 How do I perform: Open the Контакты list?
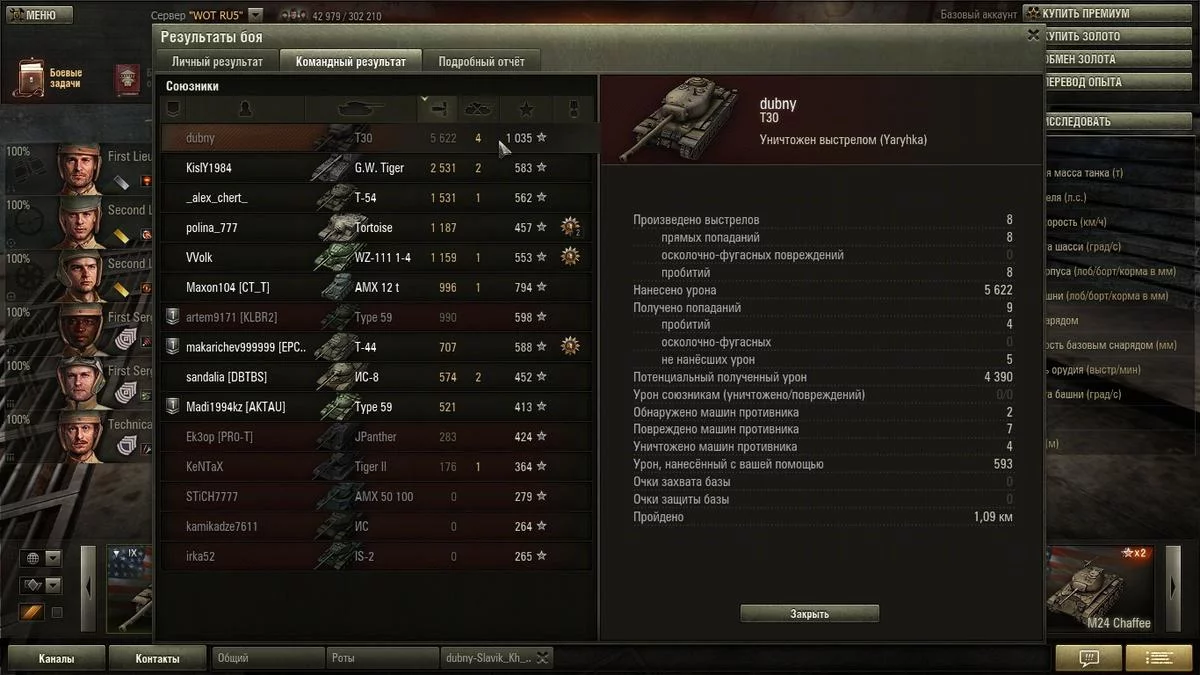coord(157,659)
